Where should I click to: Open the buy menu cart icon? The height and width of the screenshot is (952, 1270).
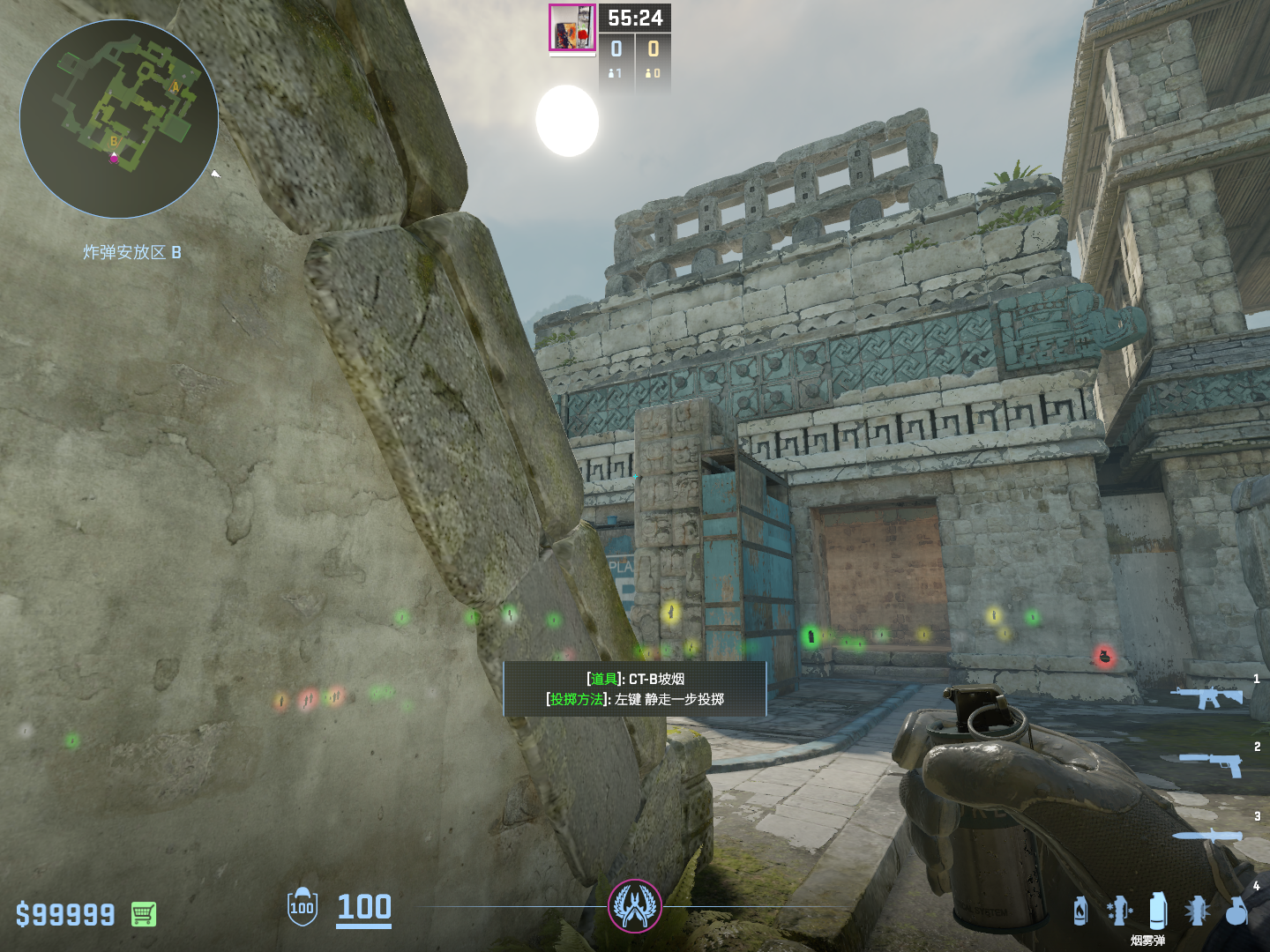click(x=144, y=914)
